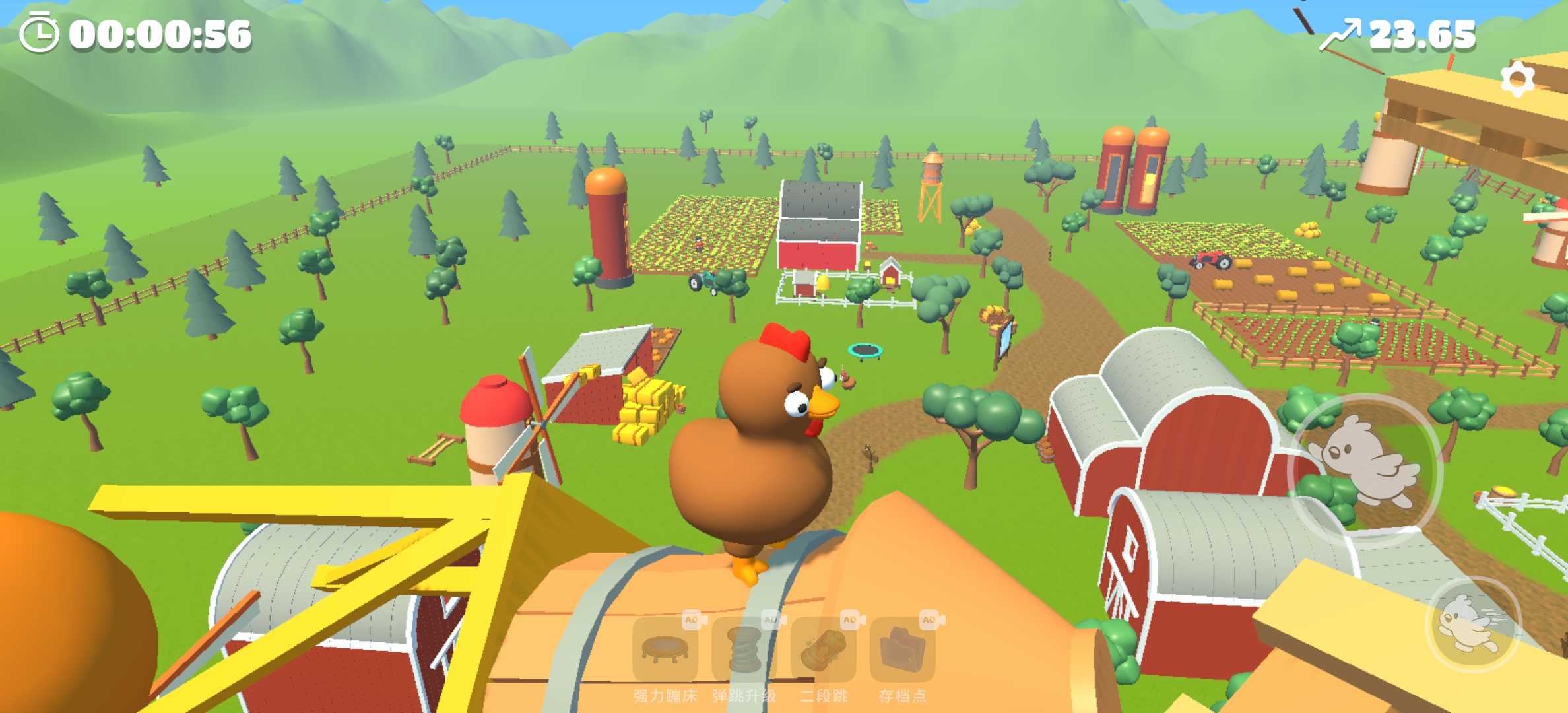Use the 弹跳升级 spring upgrade
Image resolution: width=1568 pixels, height=713 pixels.
click(x=744, y=650)
